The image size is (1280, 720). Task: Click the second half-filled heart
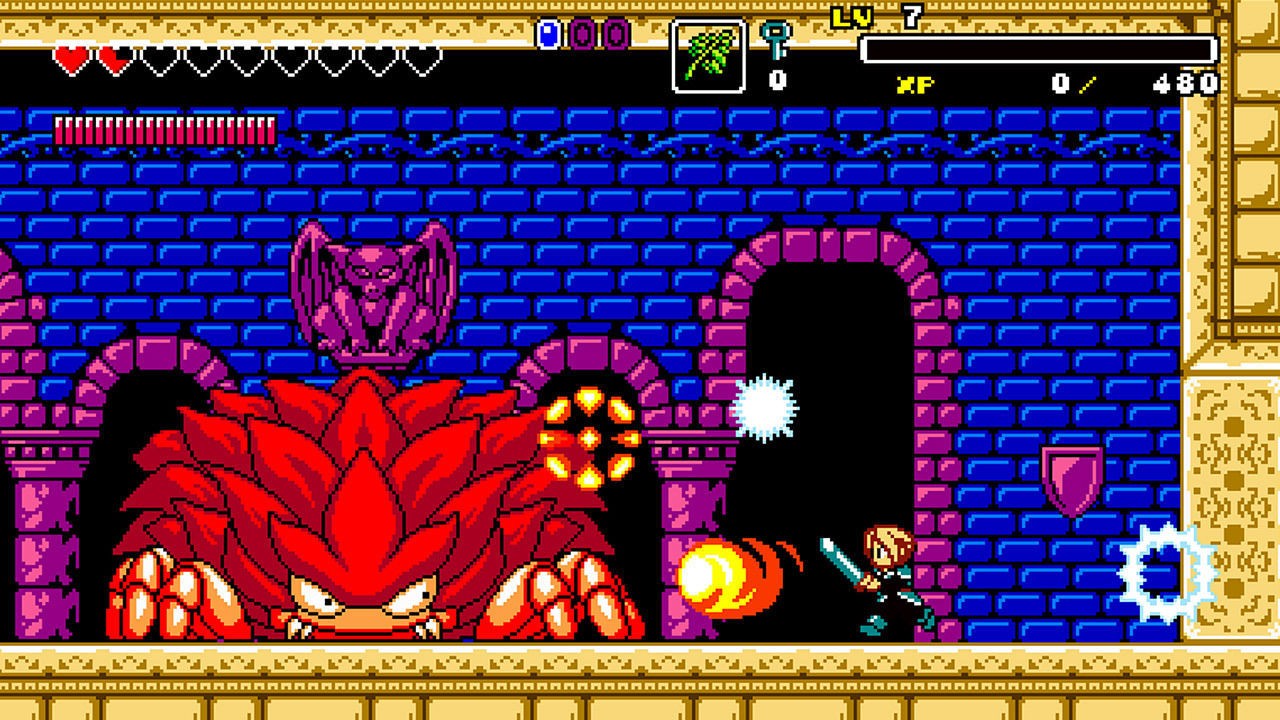pyautogui.click(x=117, y=62)
